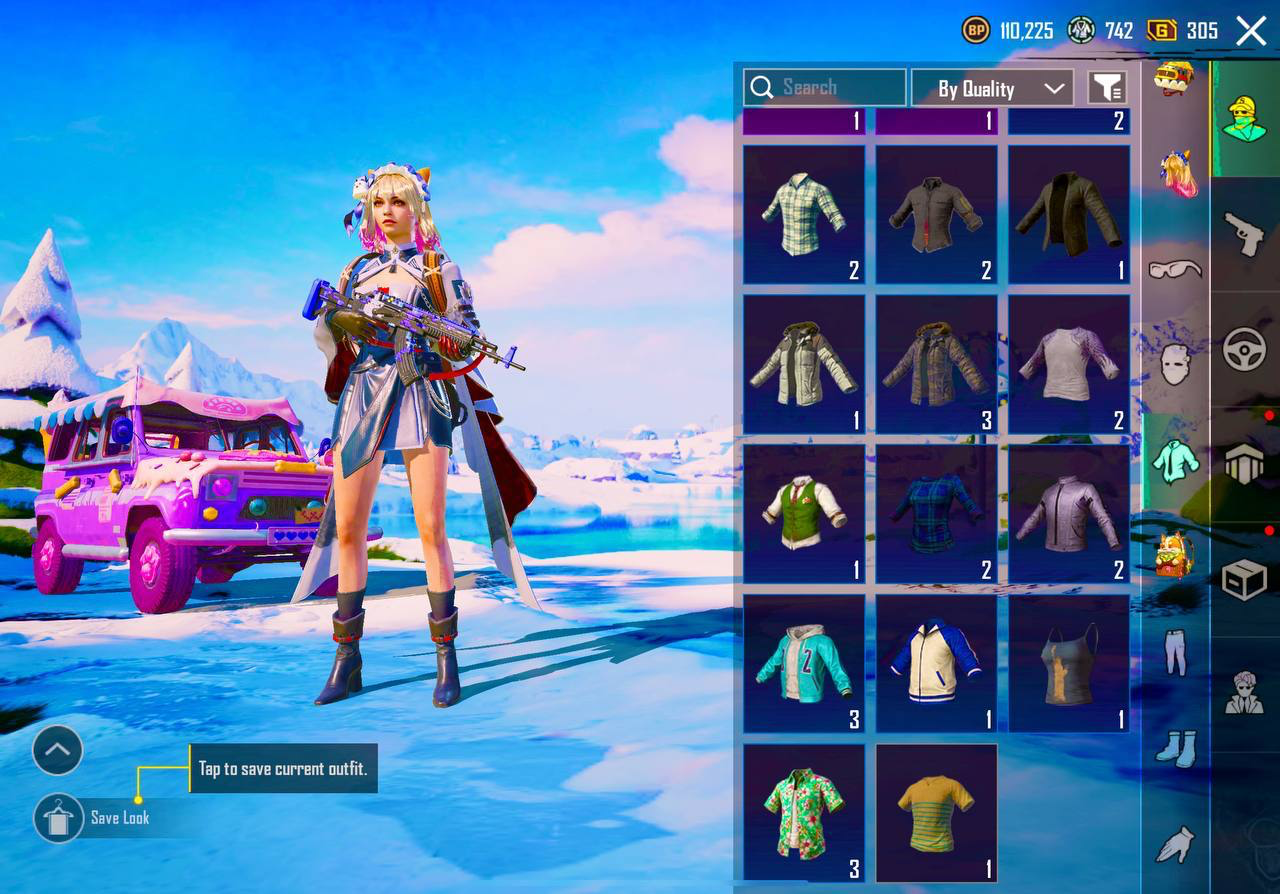
Task: Expand the round up-arrow button
Action: (57, 750)
